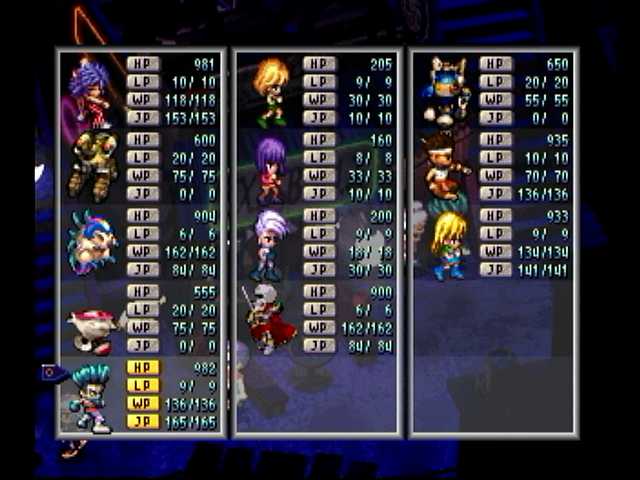Pick the teacup-shaped robot with 555 HP
Image resolution: width=640 pixels, height=480 pixels.
[x=90, y=325]
